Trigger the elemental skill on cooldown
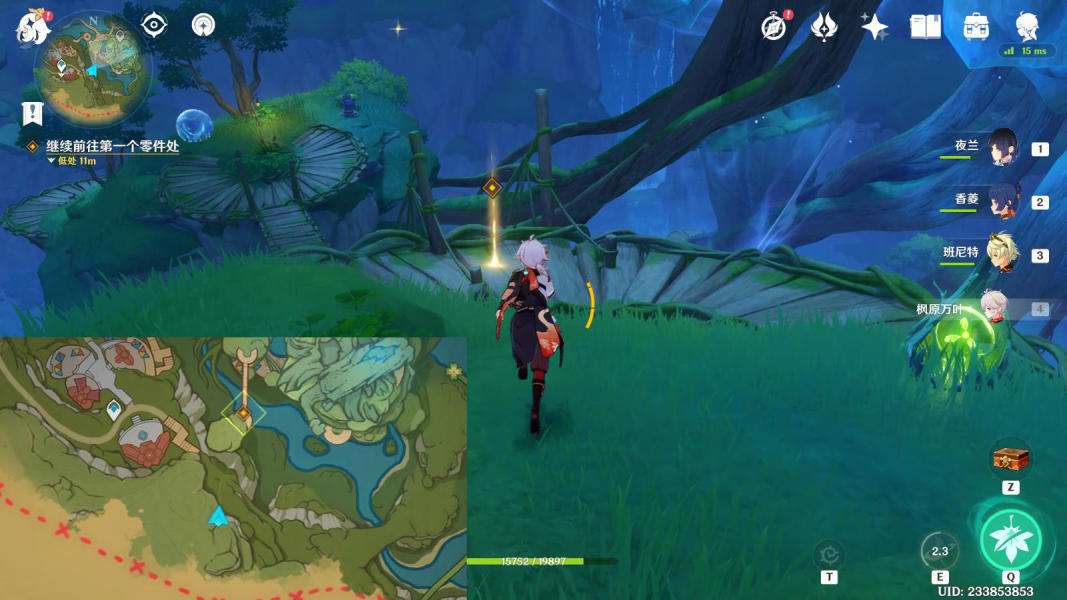The image size is (1067, 600). coord(939,550)
